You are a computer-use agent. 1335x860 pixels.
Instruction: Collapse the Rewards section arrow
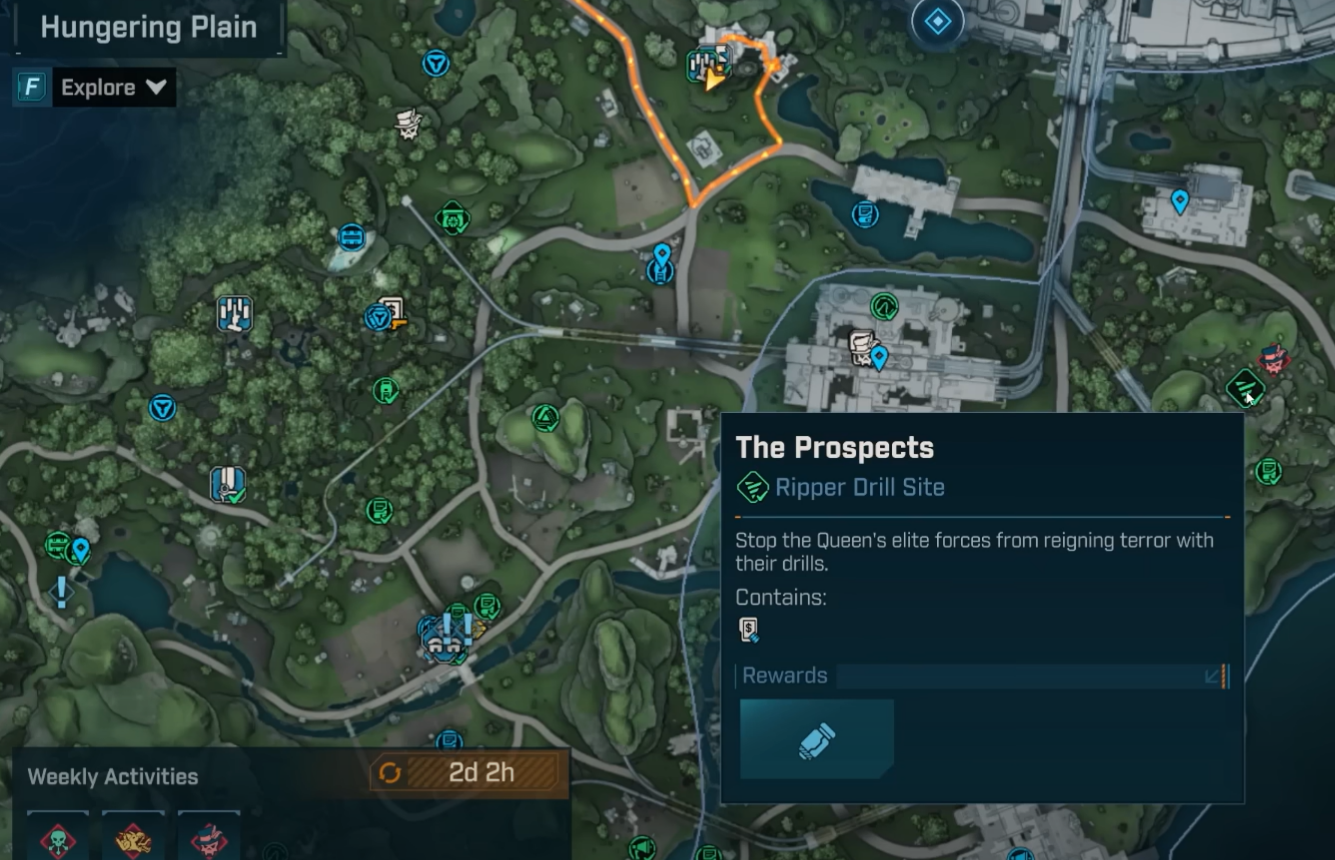coord(1213,676)
